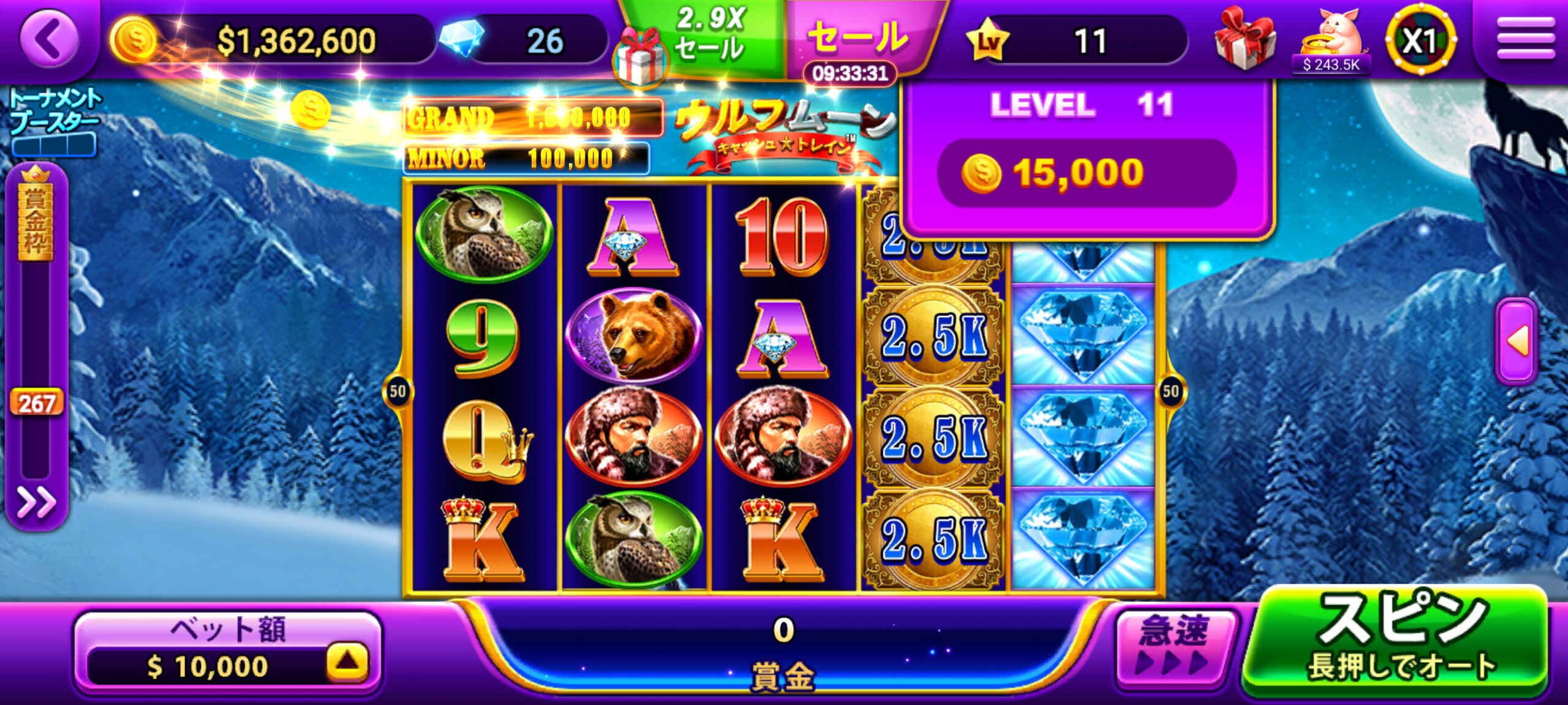The width and height of the screenshot is (1568, 705).
Task: Select the X1 multiplier wheel icon
Action: (x=1420, y=40)
